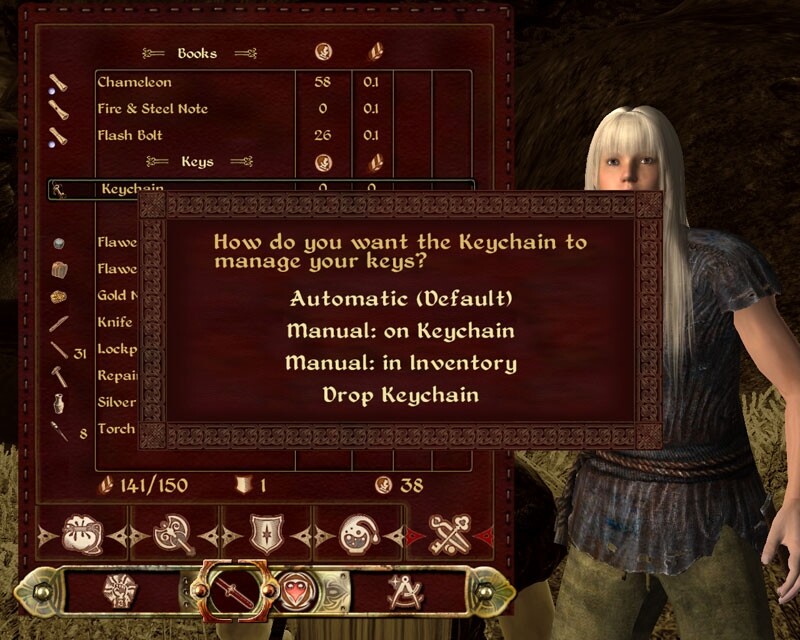Choose Automatic (Default) keychain mode
The width and height of the screenshot is (800, 640).
400,298
